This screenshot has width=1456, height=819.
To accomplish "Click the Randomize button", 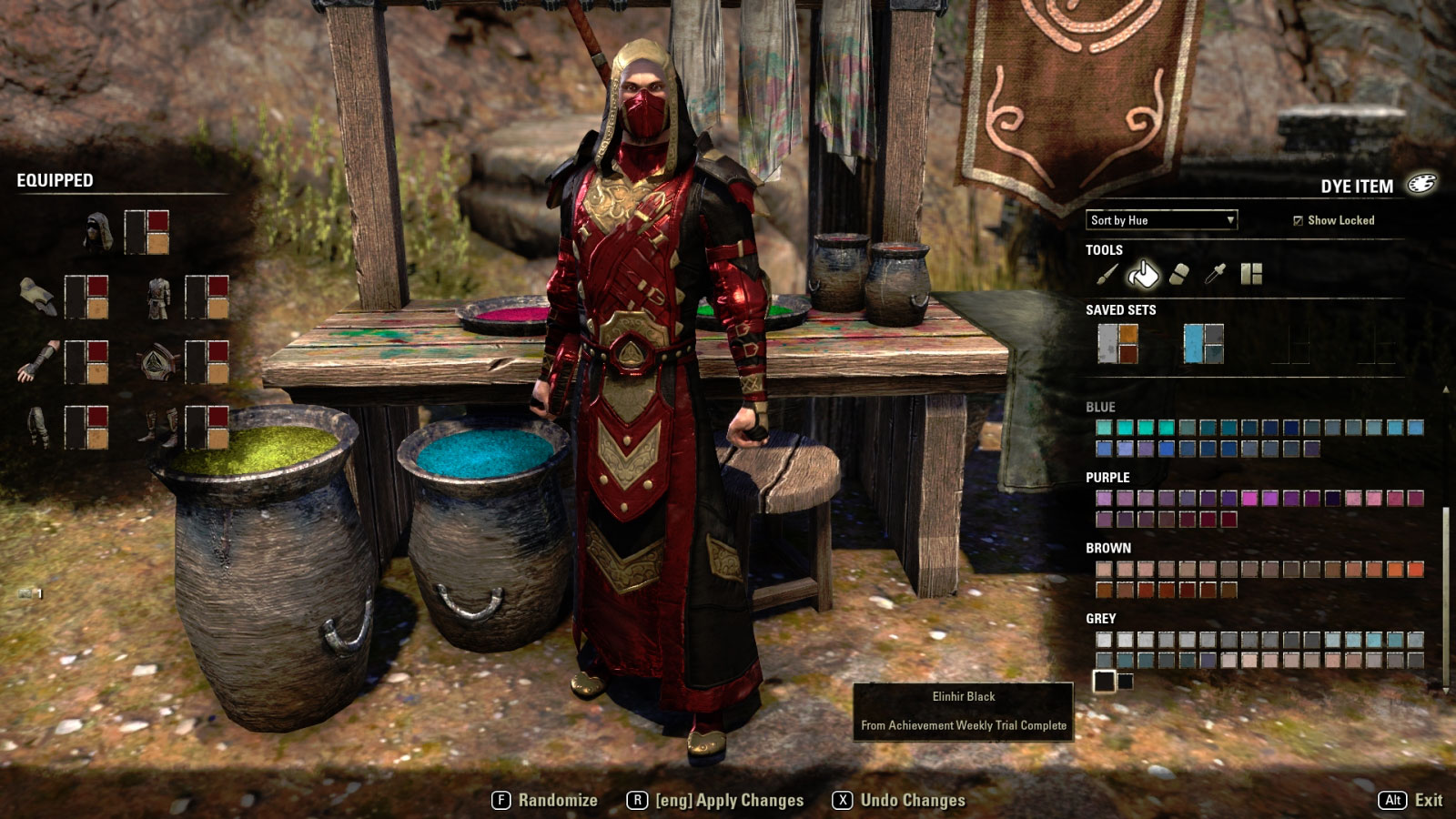I will pyautogui.click(x=545, y=800).
